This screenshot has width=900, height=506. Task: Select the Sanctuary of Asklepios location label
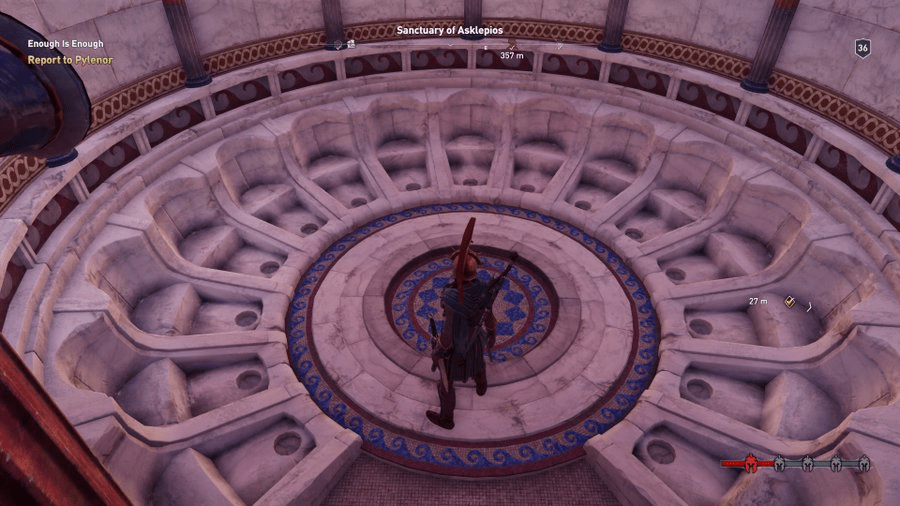449,30
